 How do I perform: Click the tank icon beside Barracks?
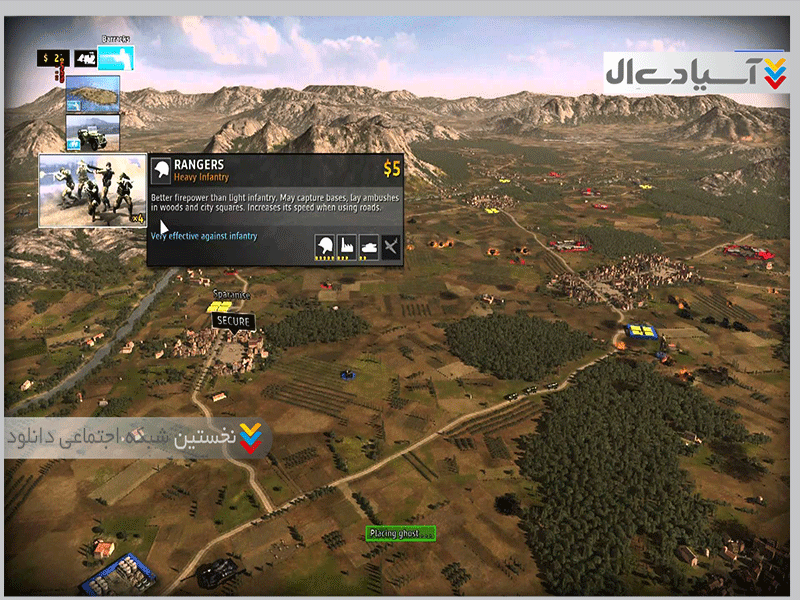(x=83, y=59)
